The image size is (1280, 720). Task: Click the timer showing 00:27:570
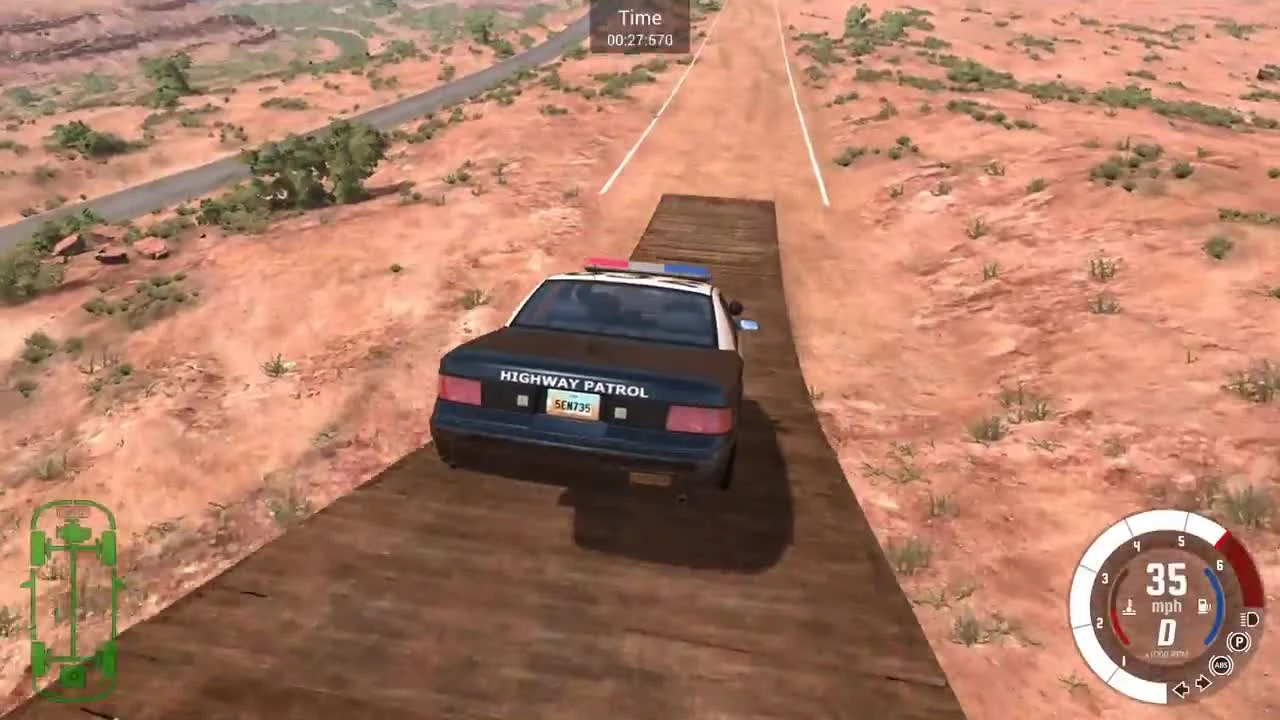point(640,41)
